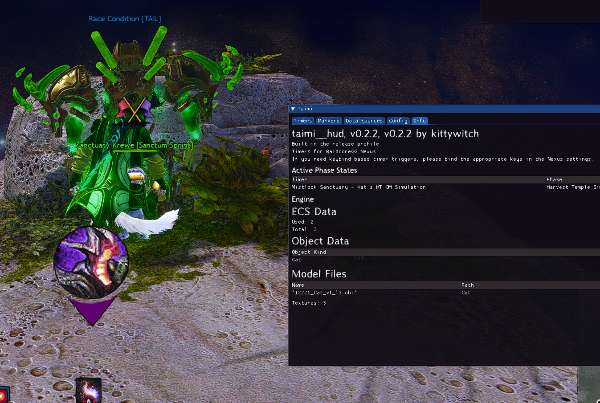Click the Object Kind table header

click(x=308, y=252)
